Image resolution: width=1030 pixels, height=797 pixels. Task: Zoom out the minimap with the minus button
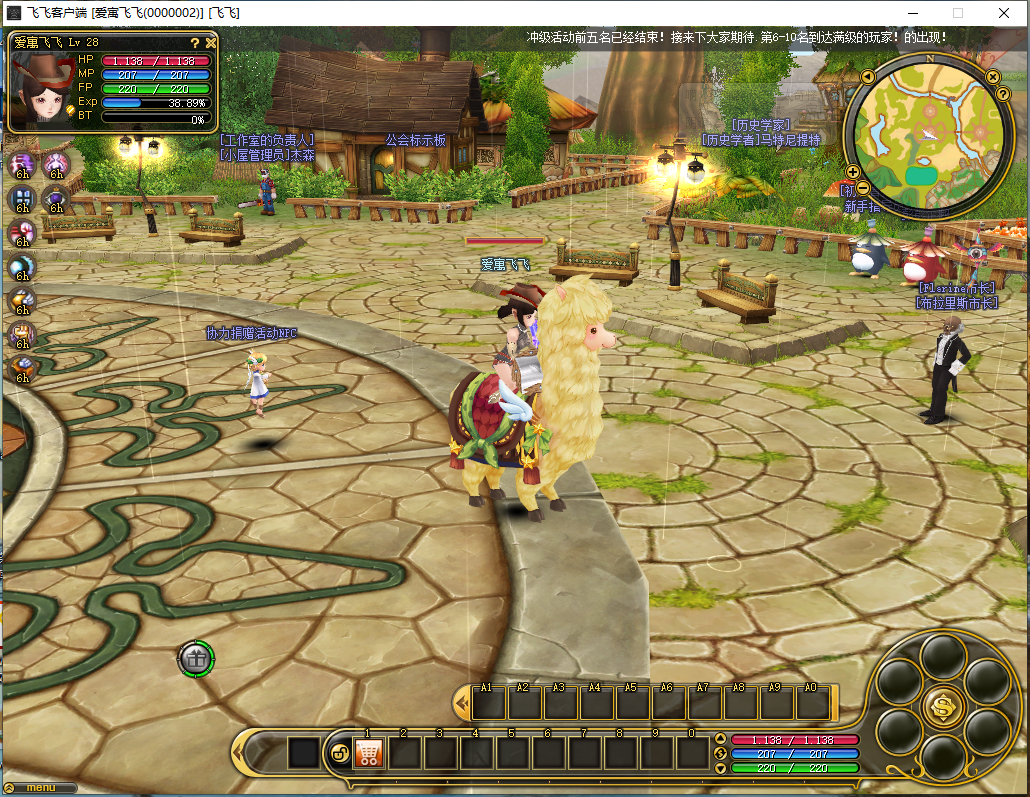pos(863,188)
